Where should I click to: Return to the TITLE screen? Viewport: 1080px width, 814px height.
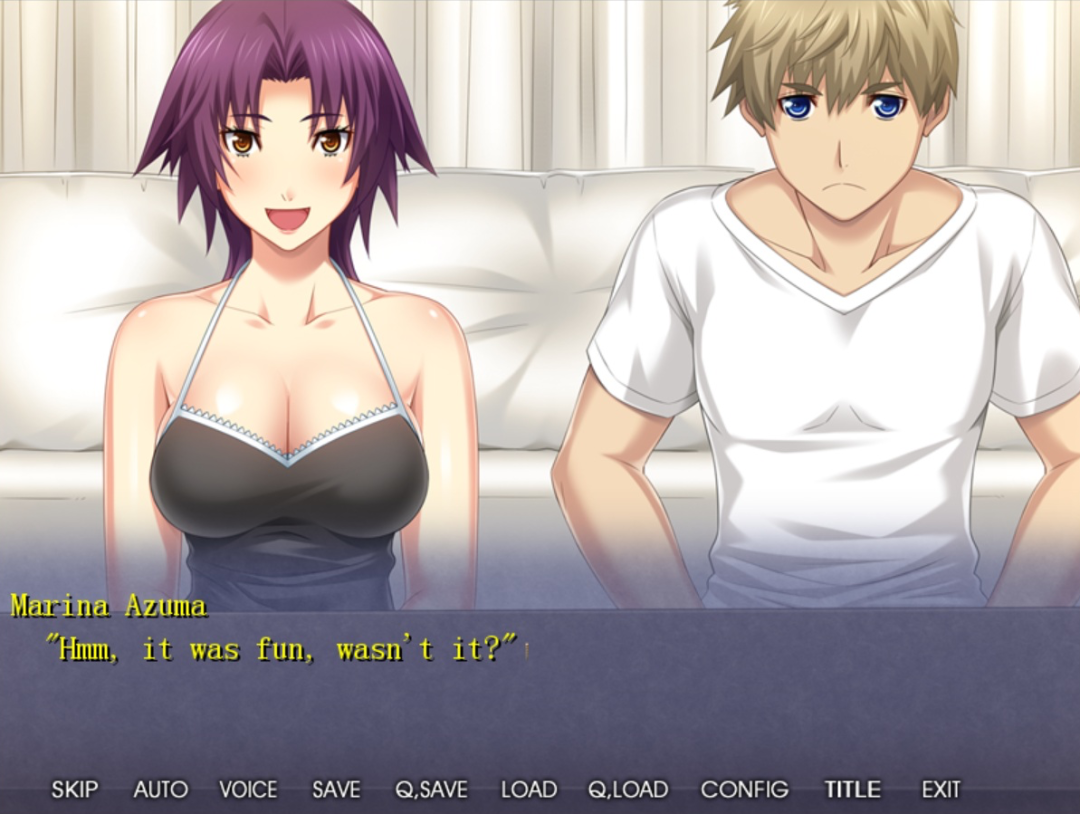point(852,790)
